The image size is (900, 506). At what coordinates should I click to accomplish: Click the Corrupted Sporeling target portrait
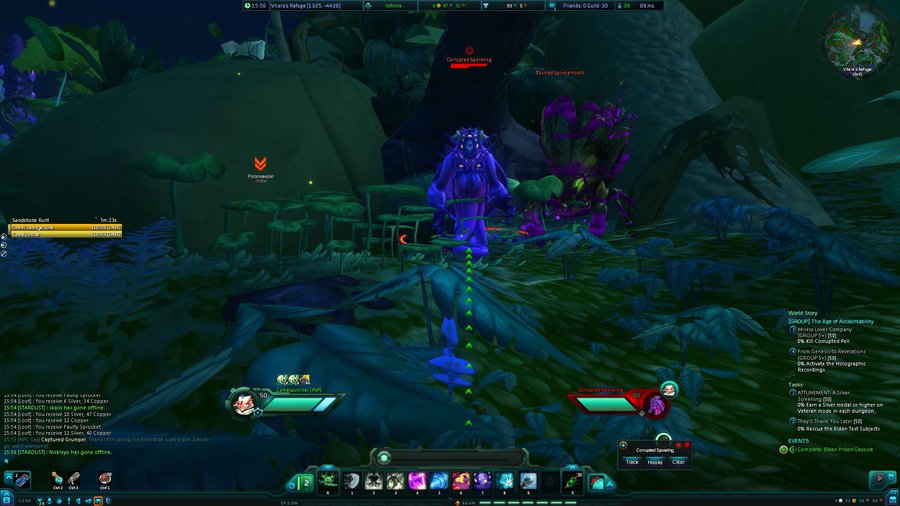tap(657, 405)
